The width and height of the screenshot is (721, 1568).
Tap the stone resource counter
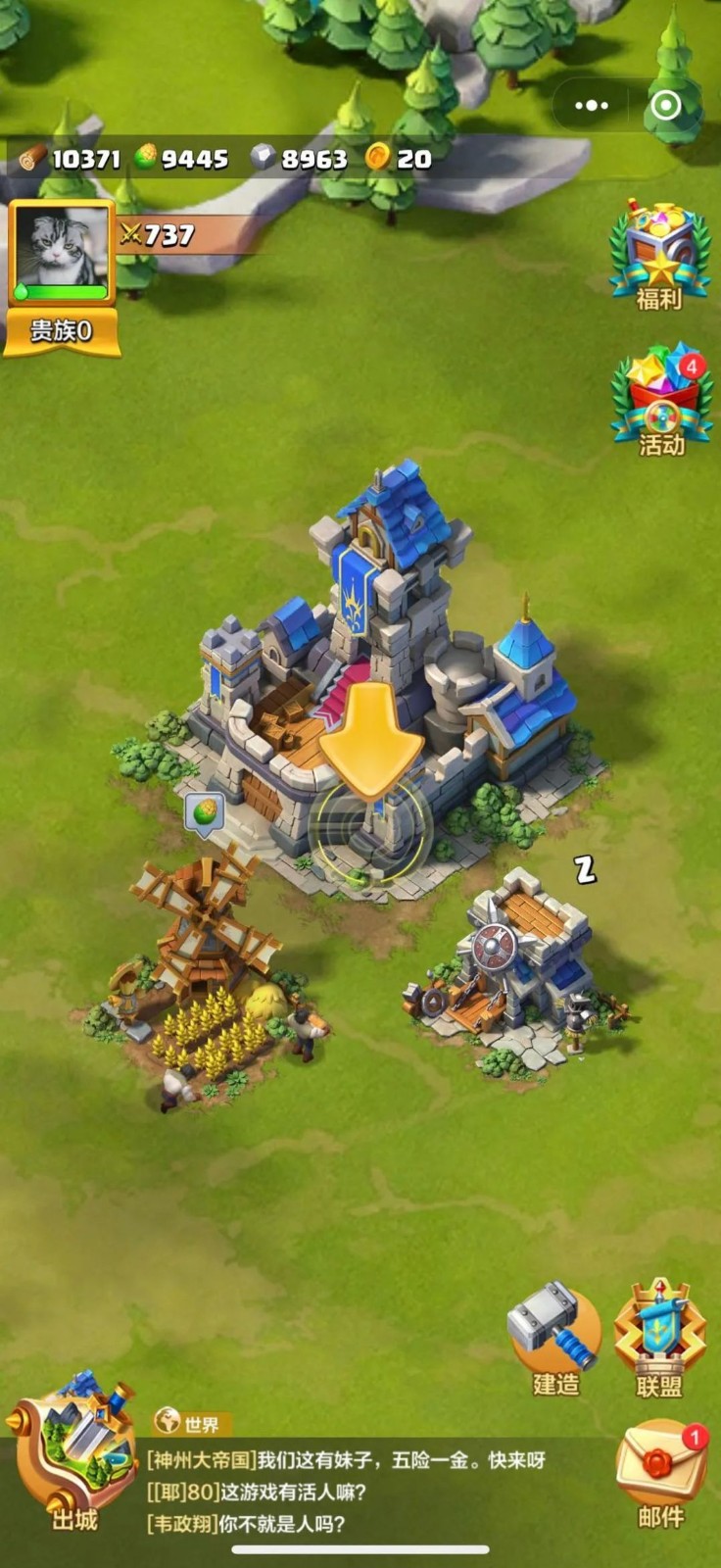coord(300,158)
